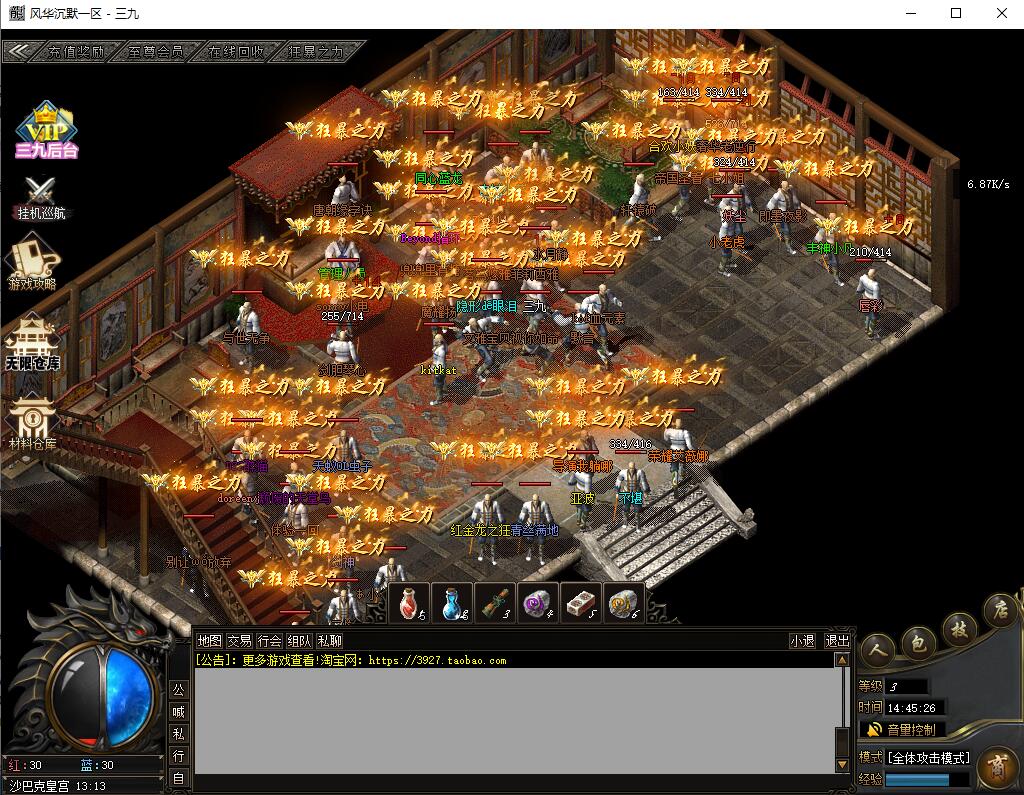Use the blue mana potion in hotbar
The height and width of the screenshot is (795, 1024).
pyautogui.click(x=452, y=602)
